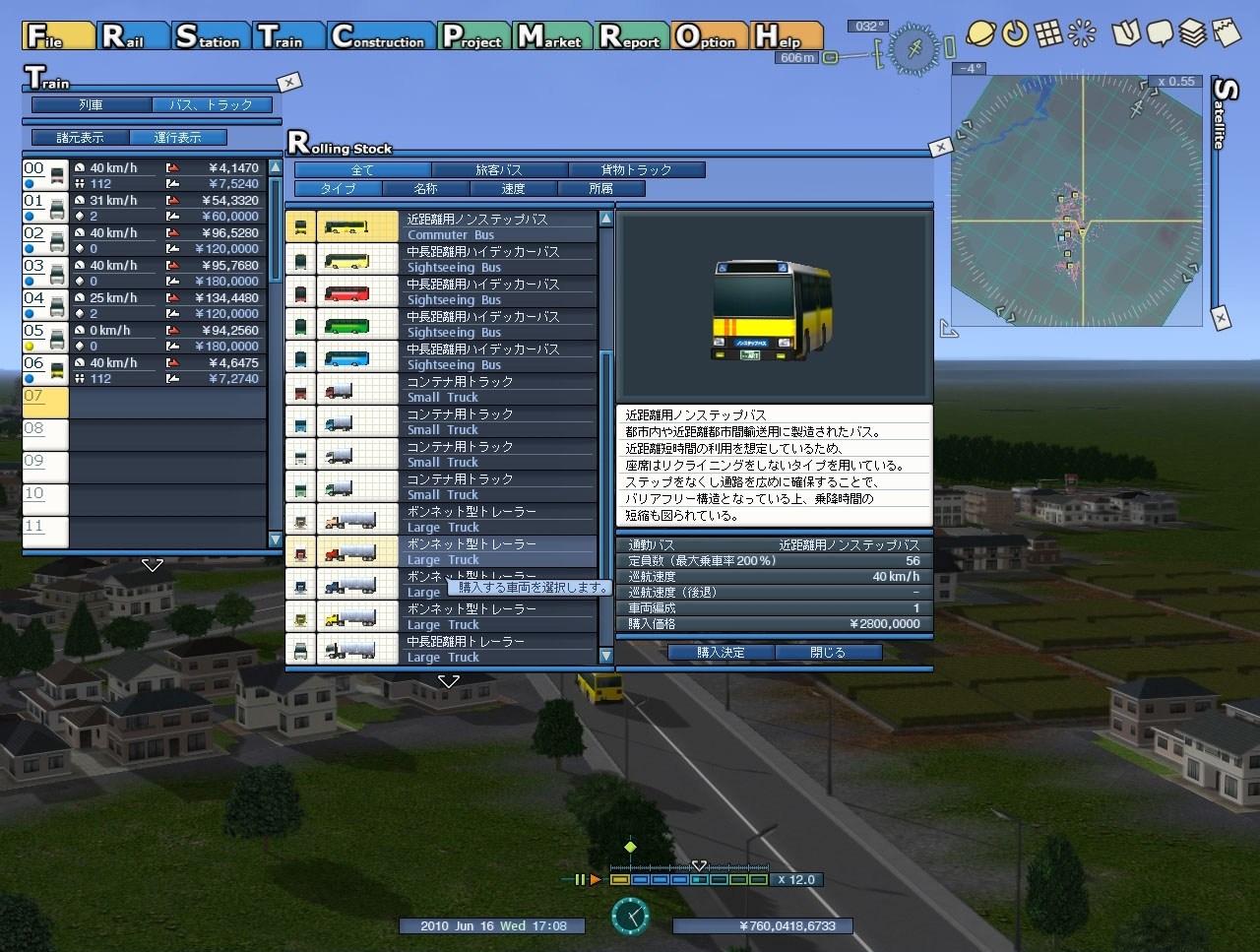The image size is (1260, 952).
Task: Switch to the 貨物トラック freight truck tab
Action: pyautogui.click(x=636, y=170)
